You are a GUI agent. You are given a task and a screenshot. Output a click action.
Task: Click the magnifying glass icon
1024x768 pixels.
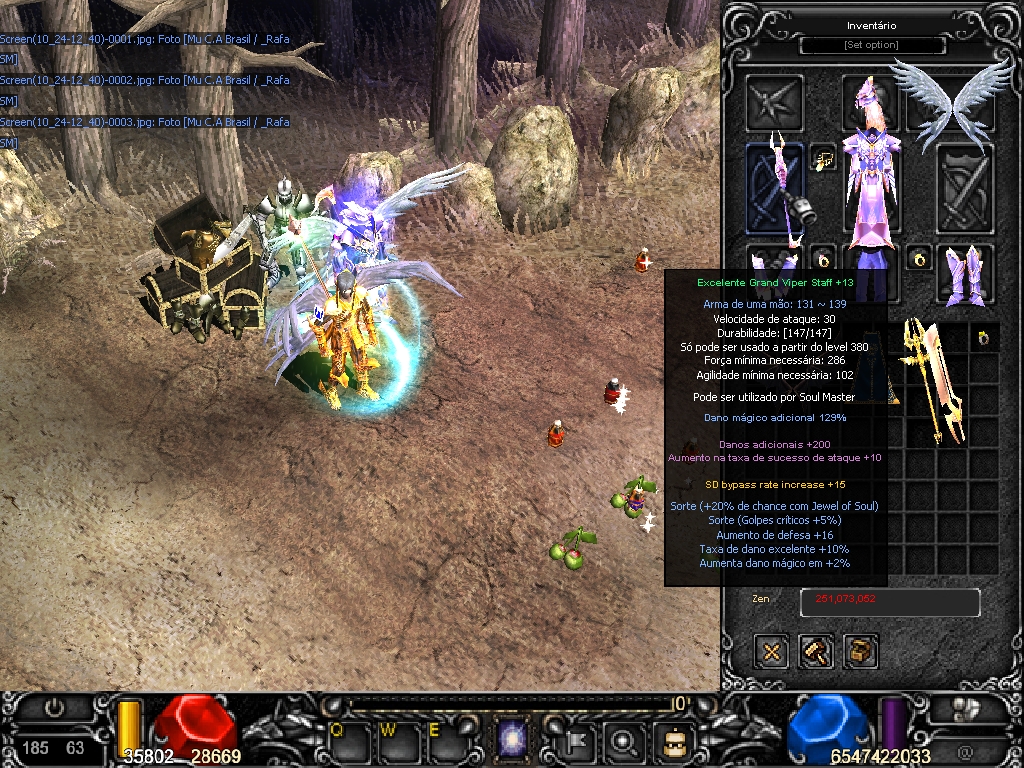pos(625,741)
